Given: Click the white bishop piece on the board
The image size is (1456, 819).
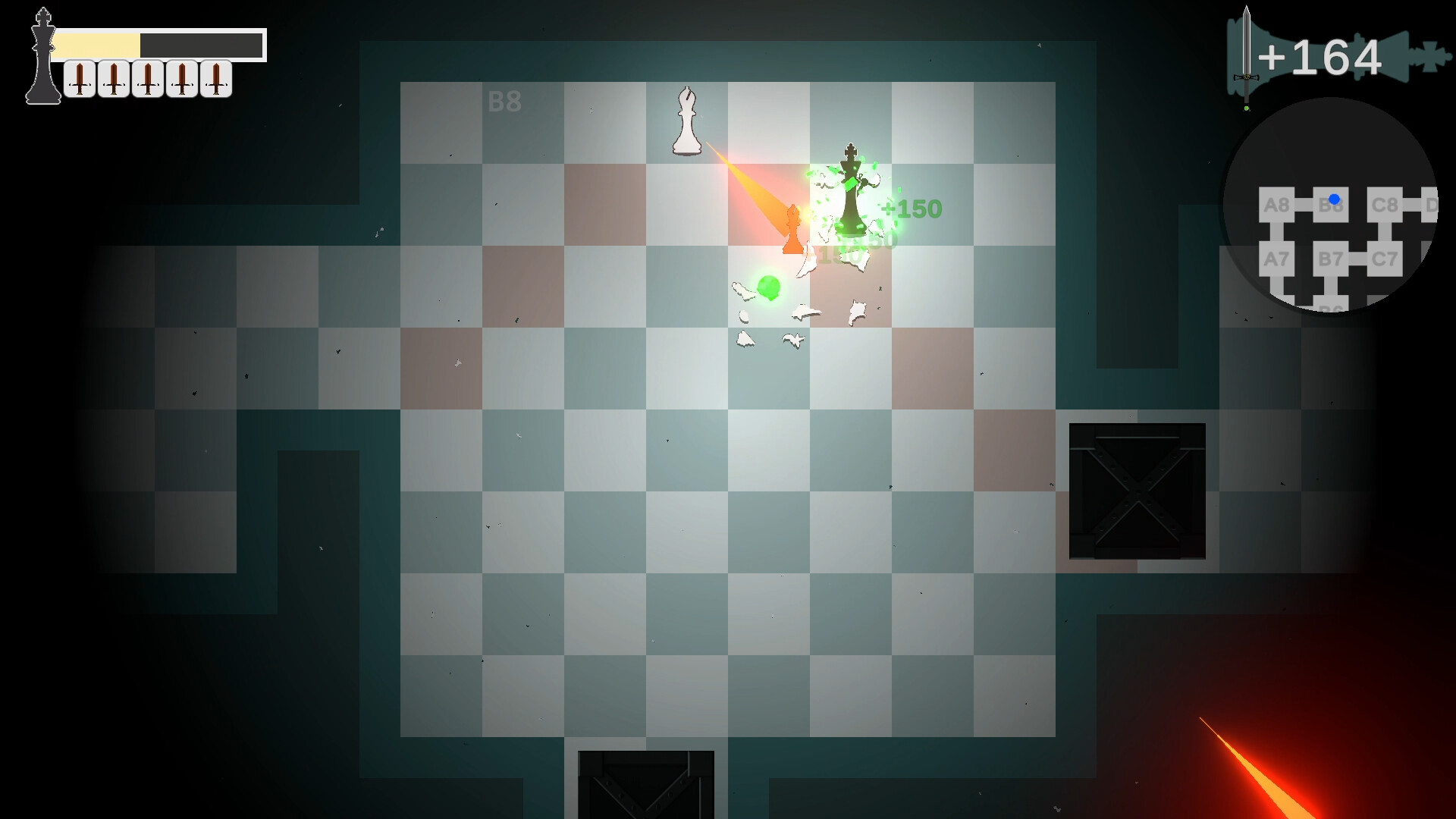Looking at the screenshot, I should 688,121.
